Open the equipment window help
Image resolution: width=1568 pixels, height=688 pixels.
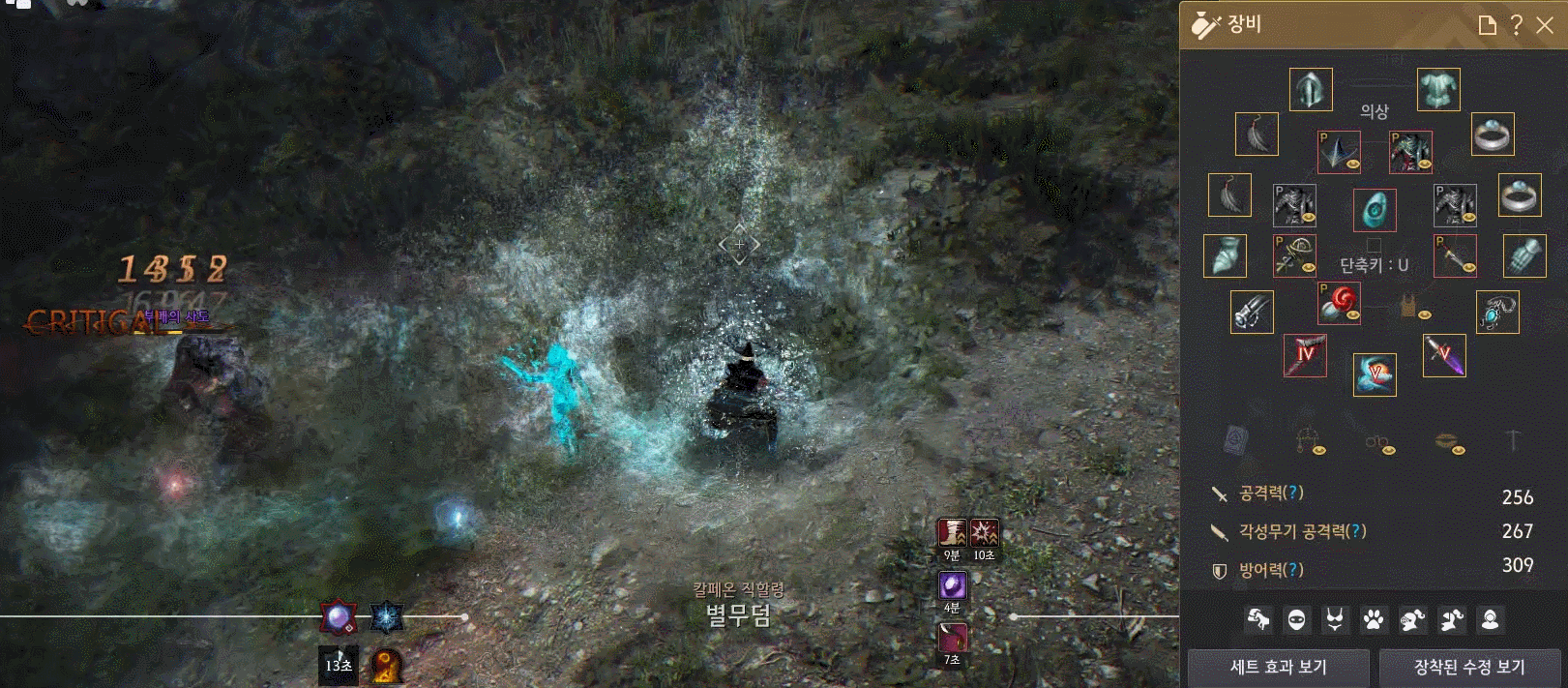(1517, 25)
